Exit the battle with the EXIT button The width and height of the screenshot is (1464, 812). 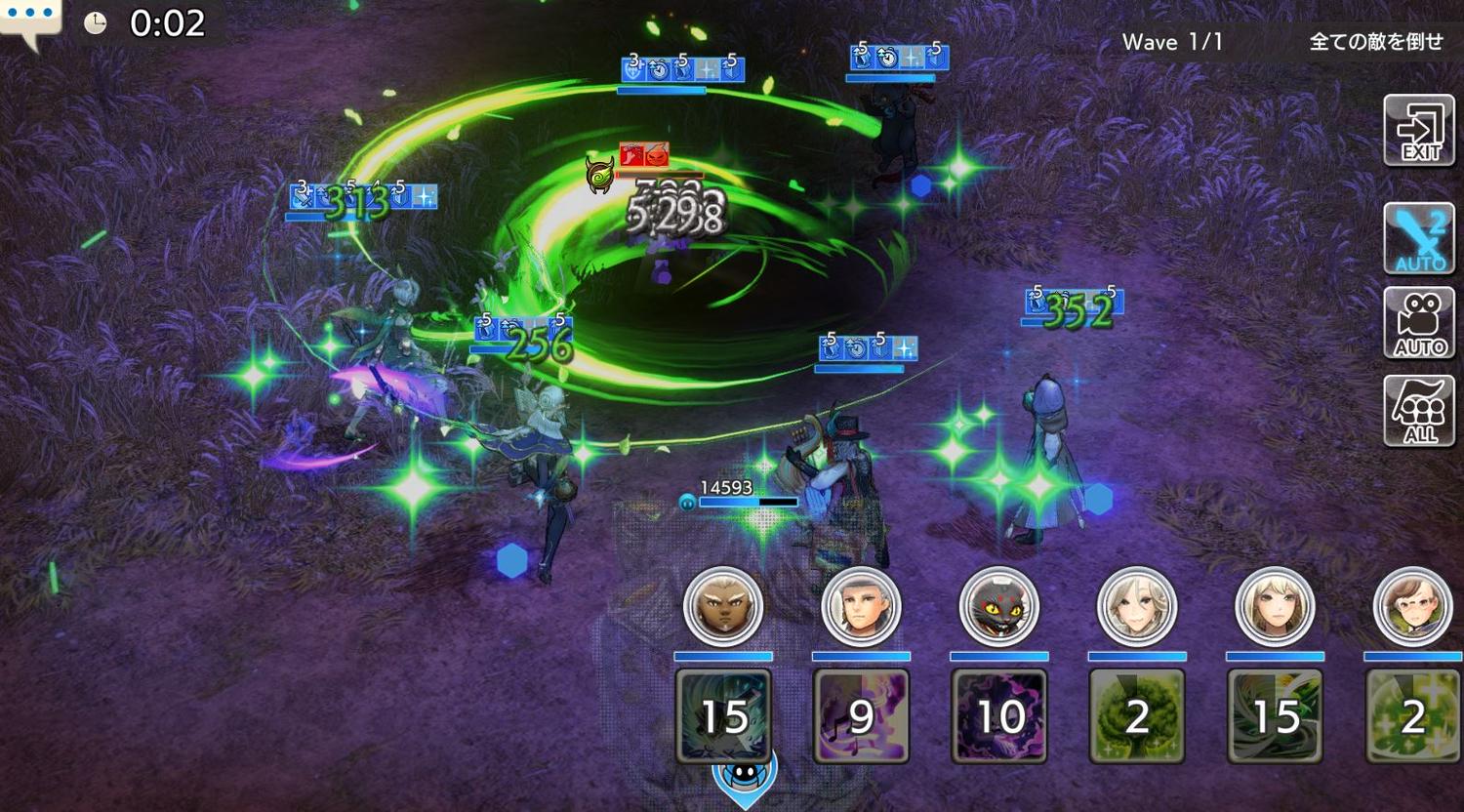click(x=1419, y=131)
